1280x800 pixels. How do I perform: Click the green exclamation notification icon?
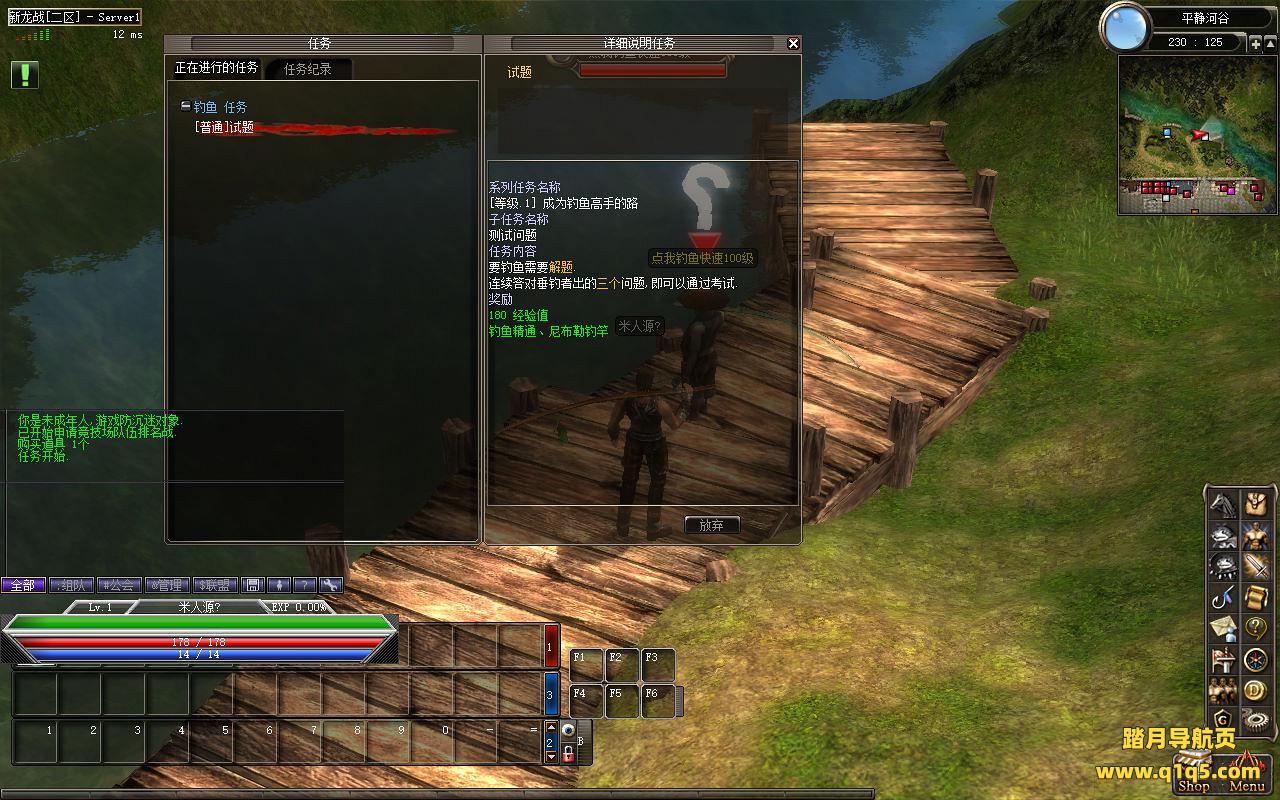coord(25,74)
